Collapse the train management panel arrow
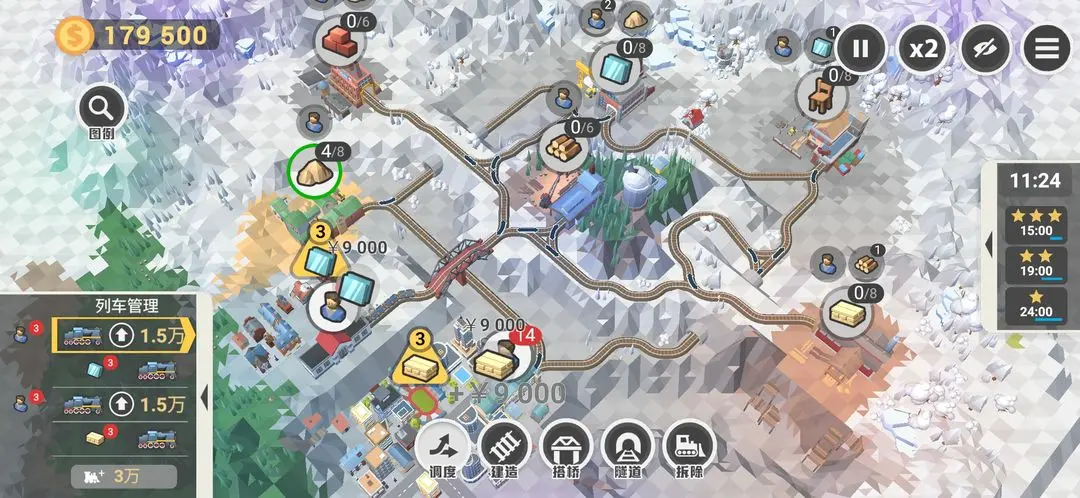 [x=205, y=396]
